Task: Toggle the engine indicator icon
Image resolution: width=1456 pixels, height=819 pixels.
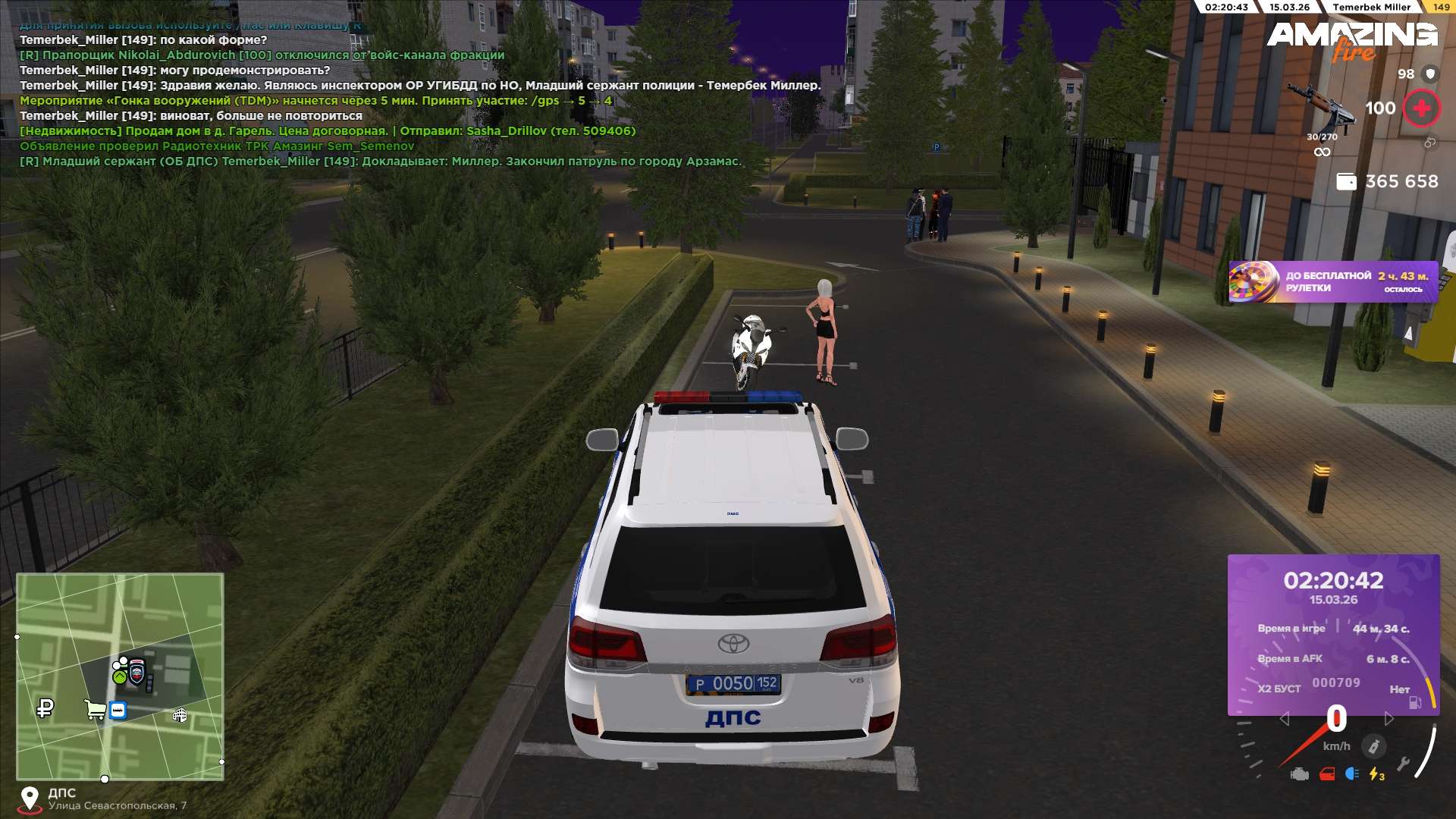Action: point(1300,774)
